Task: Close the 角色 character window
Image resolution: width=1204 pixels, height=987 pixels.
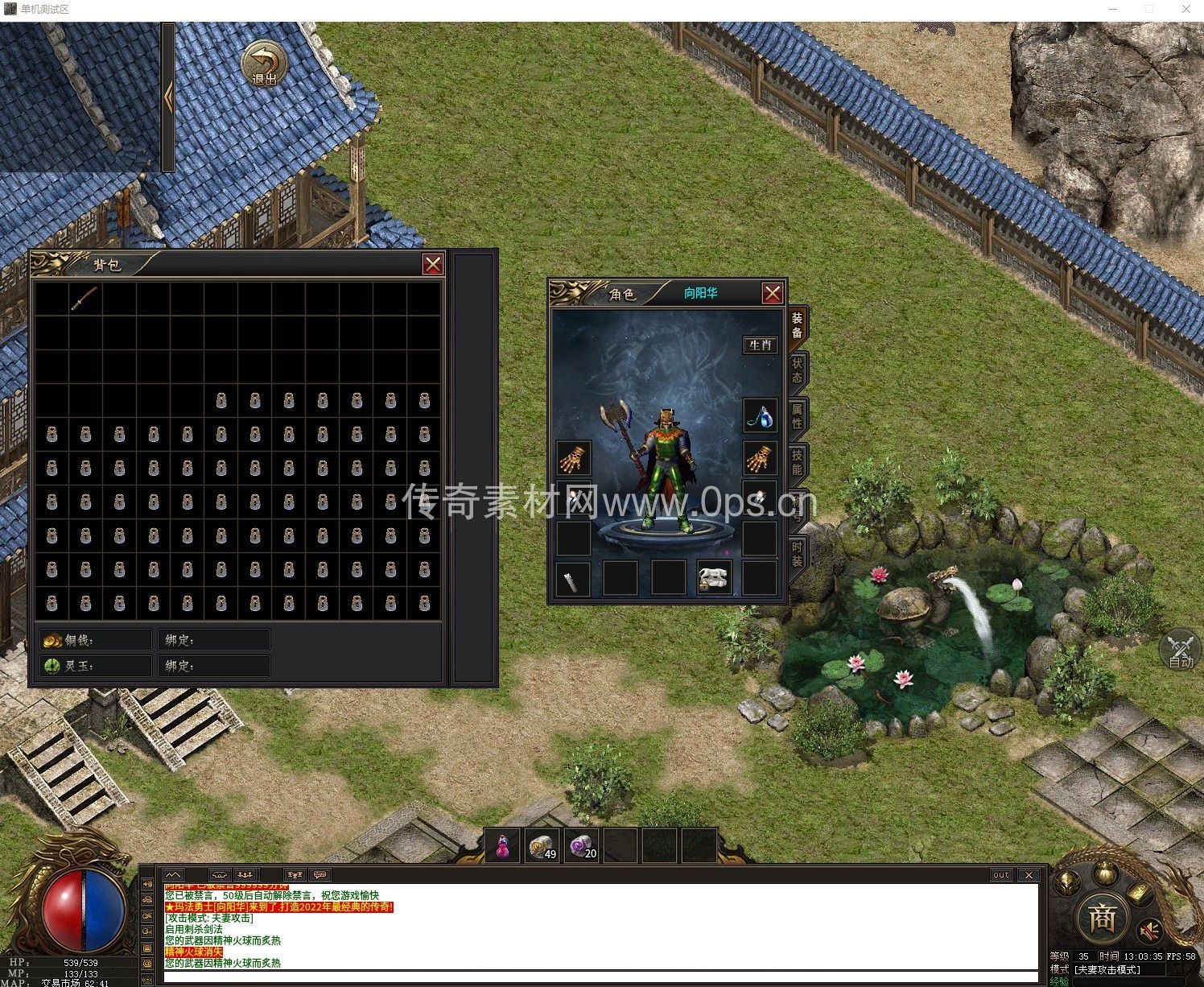Action: (773, 293)
